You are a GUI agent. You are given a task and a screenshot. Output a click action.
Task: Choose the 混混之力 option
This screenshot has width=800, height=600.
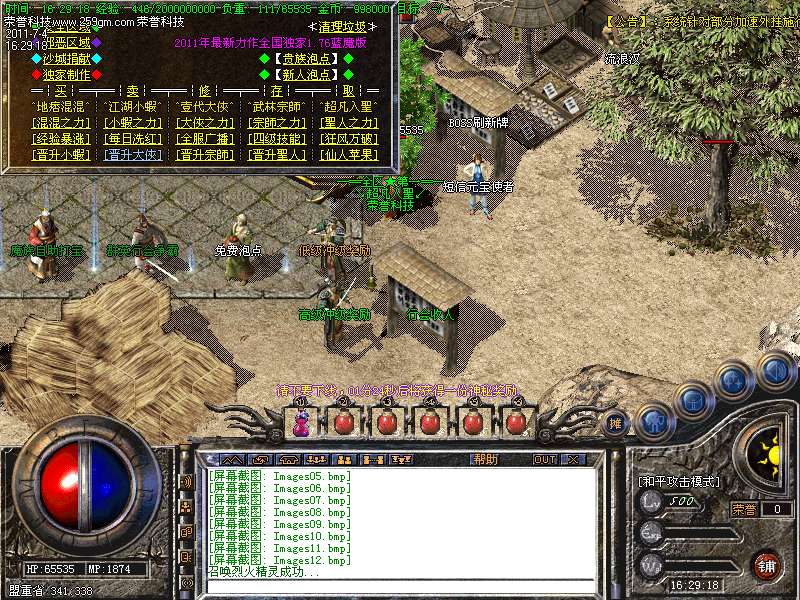pos(61,123)
